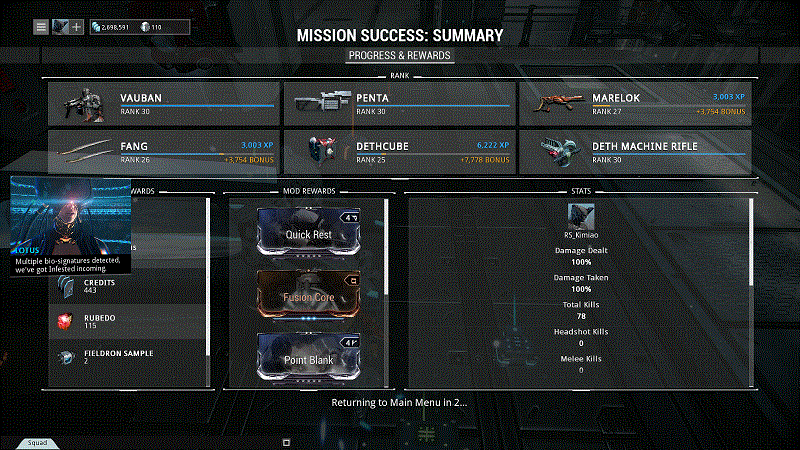Select the Dethcube sentinel rank entry

399,151
